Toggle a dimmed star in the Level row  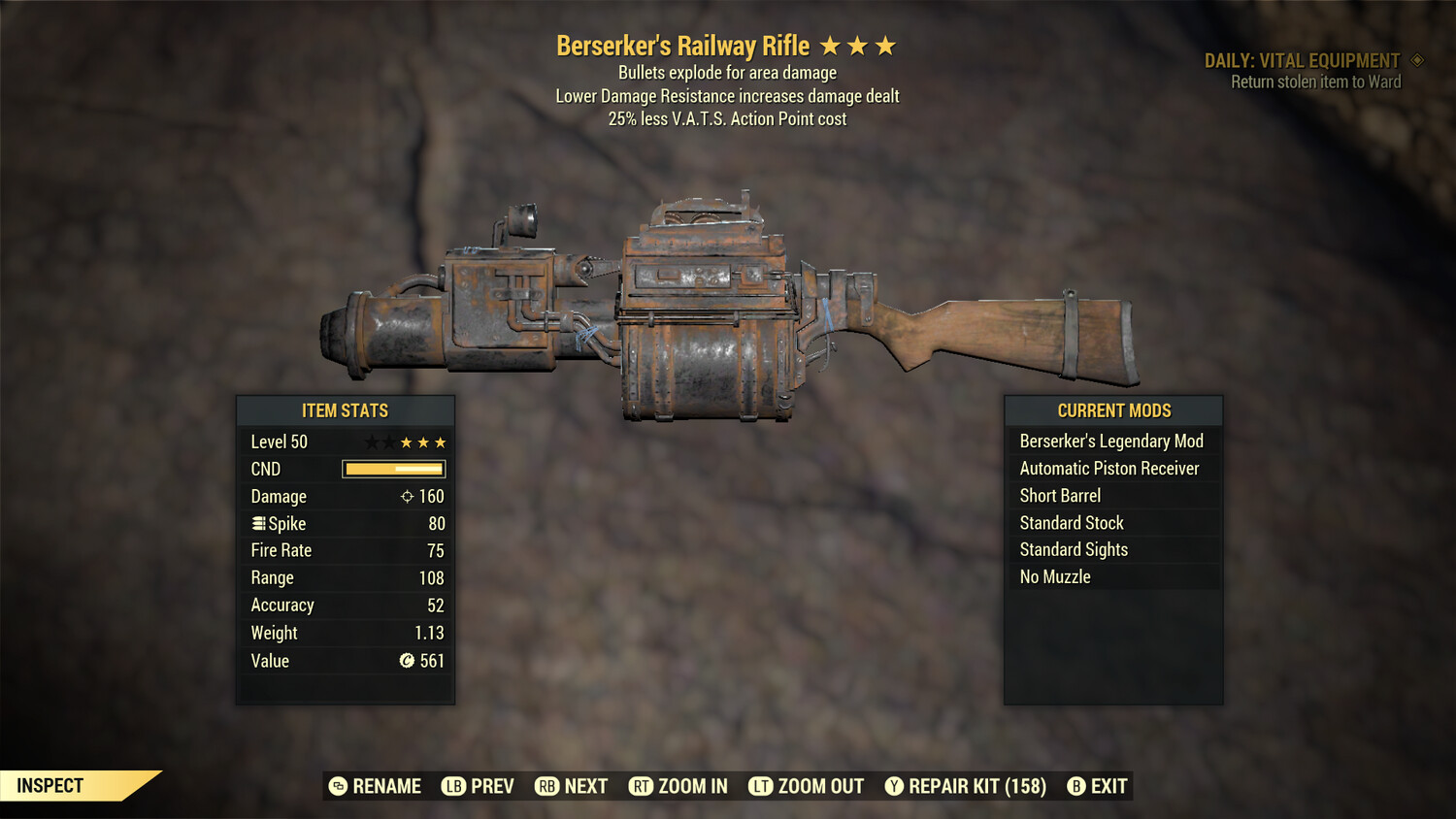(x=373, y=442)
